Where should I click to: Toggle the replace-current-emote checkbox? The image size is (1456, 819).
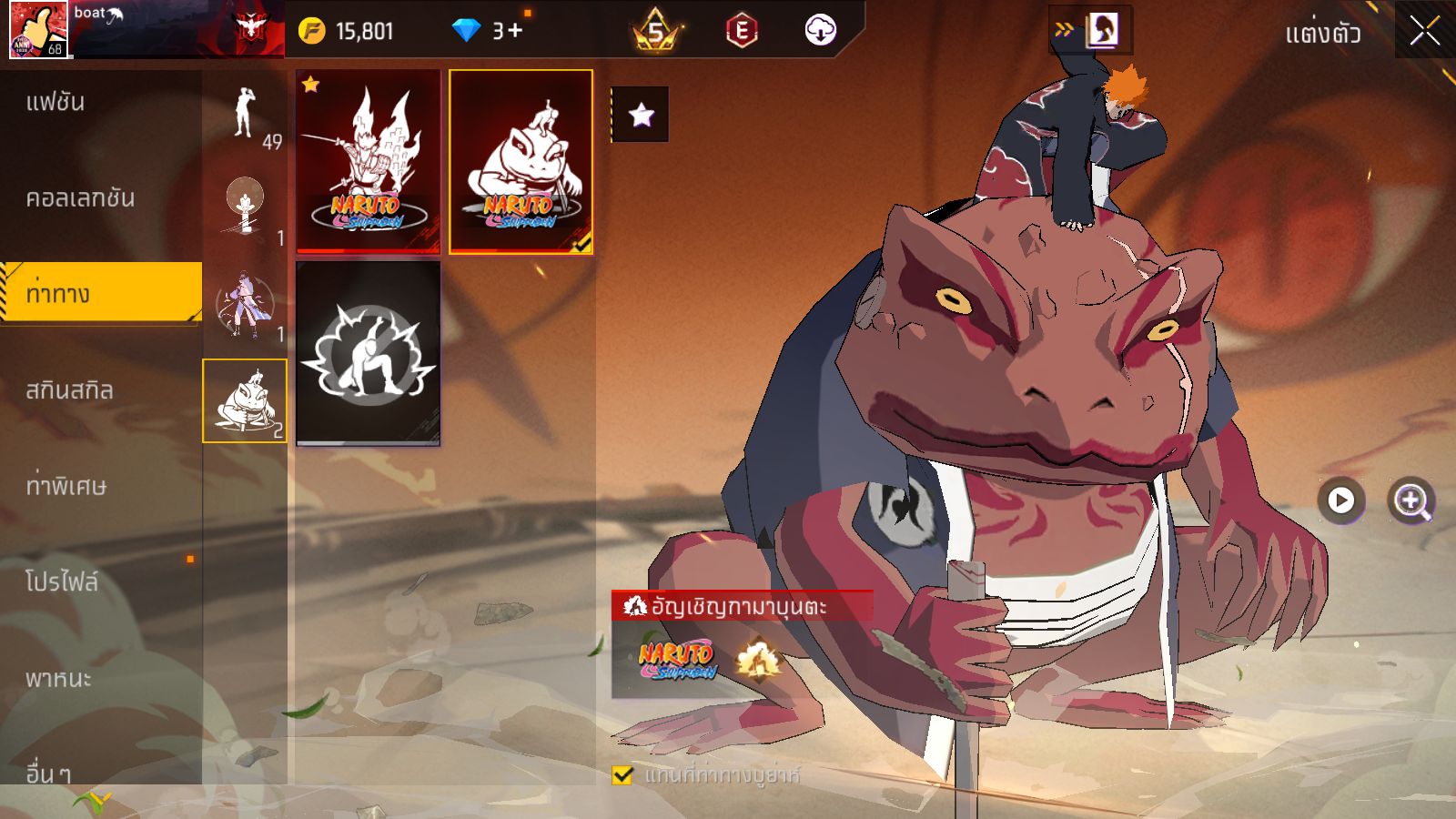tap(623, 775)
